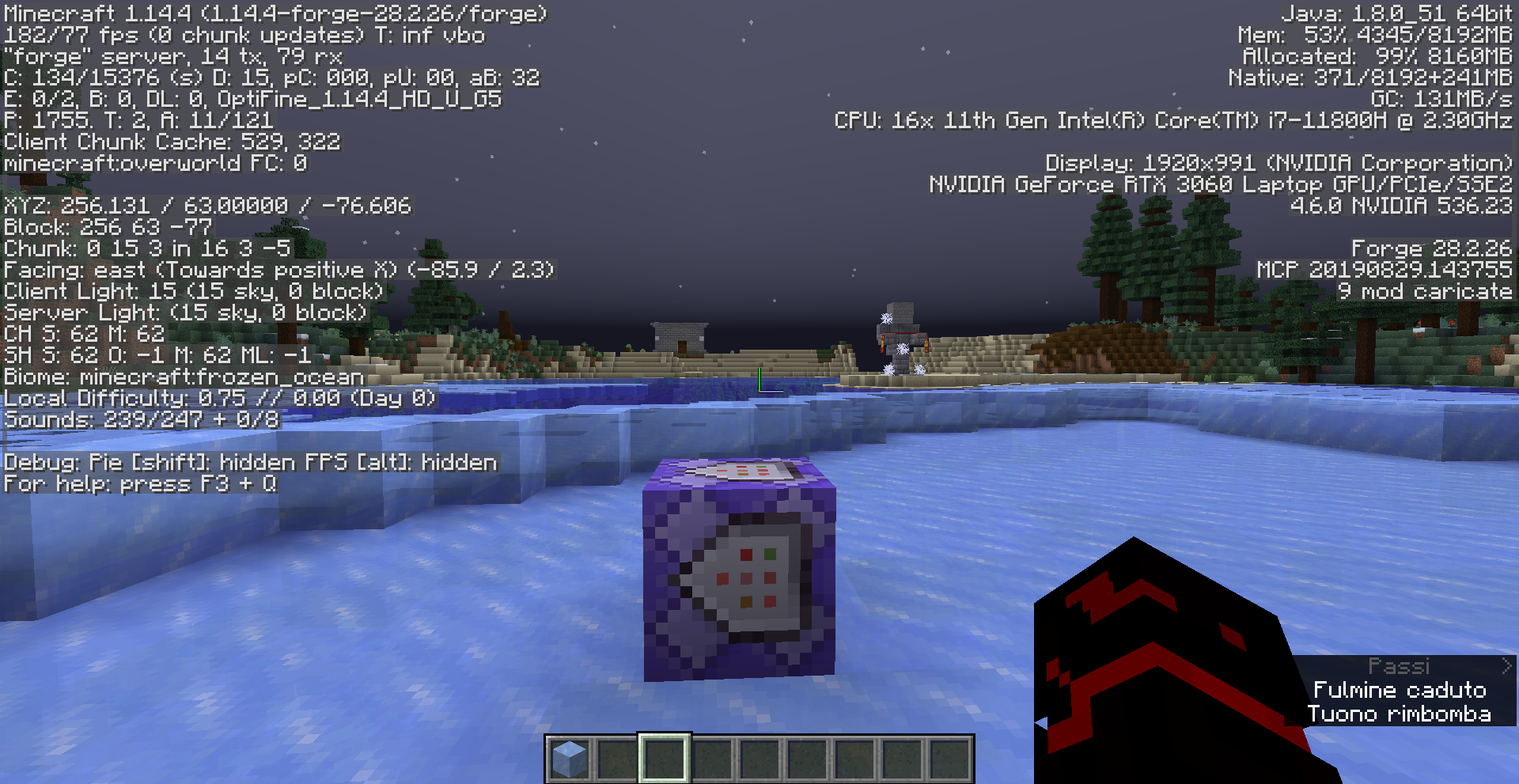
Task: Toggle the 'Fulmine caduto' subtitle line
Action: pos(1400,689)
